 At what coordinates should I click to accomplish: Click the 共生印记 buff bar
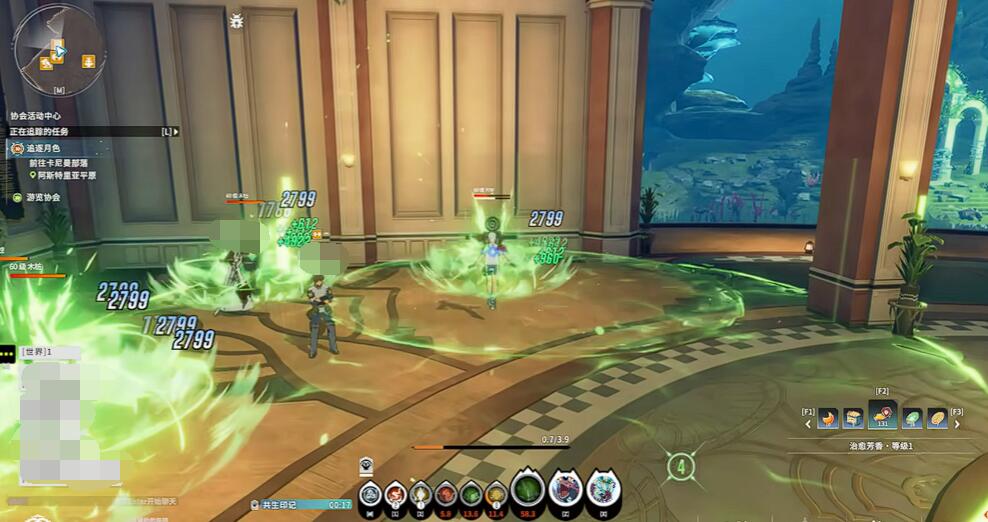click(300, 505)
